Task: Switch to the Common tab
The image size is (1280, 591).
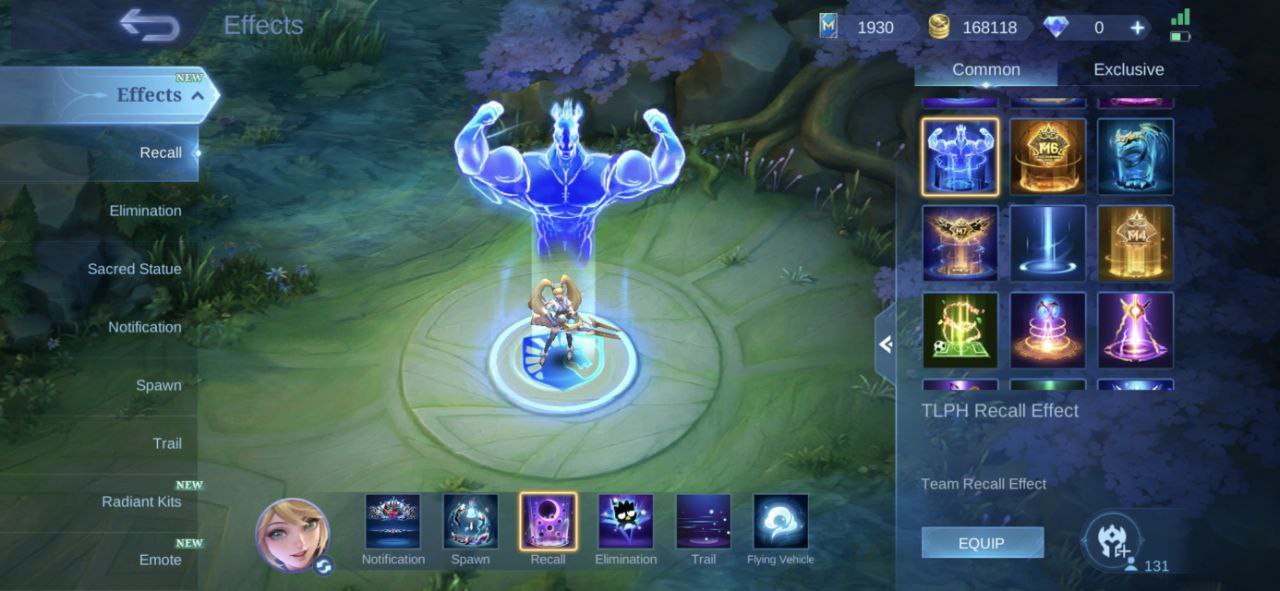Action: click(986, 70)
